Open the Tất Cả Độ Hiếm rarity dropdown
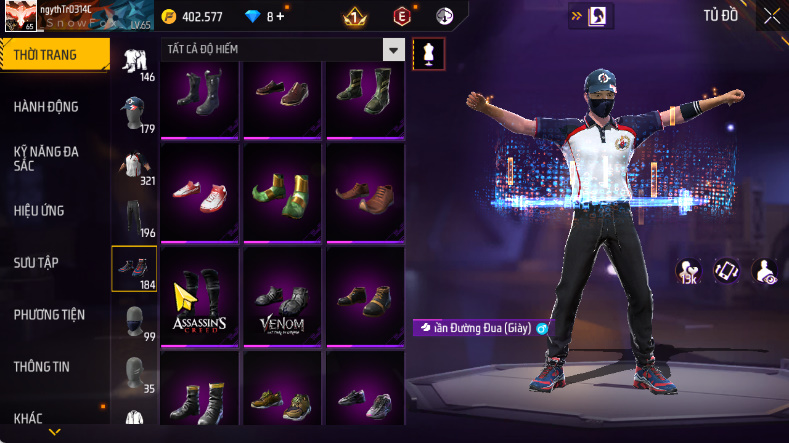The image size is (789, 443). [394, 50]
